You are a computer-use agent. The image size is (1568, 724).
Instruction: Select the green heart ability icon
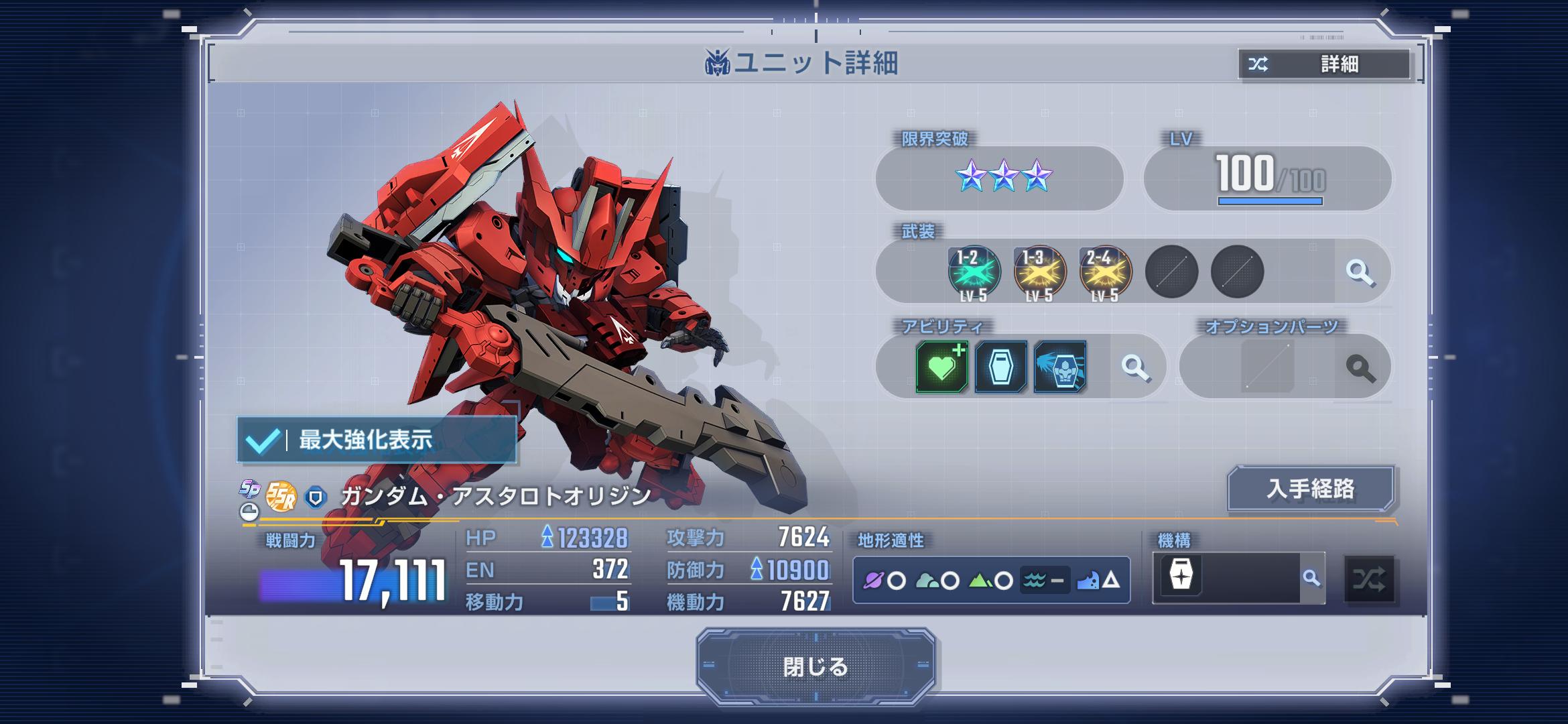941,367
